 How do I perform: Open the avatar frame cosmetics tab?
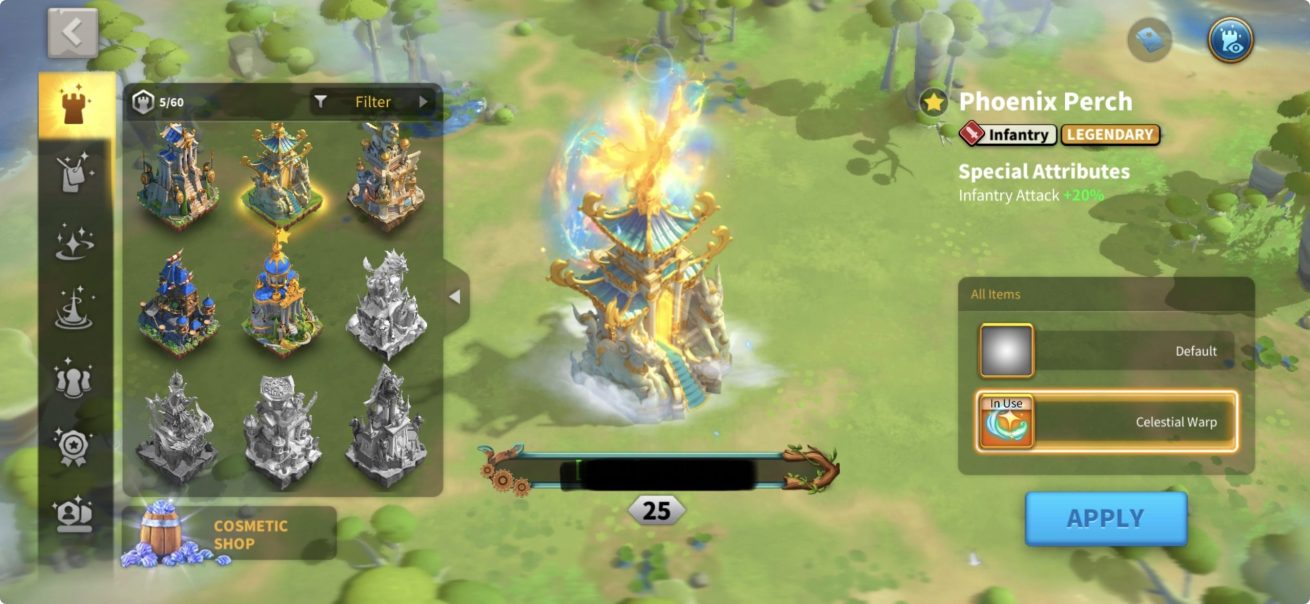click(x=75, y=513)
